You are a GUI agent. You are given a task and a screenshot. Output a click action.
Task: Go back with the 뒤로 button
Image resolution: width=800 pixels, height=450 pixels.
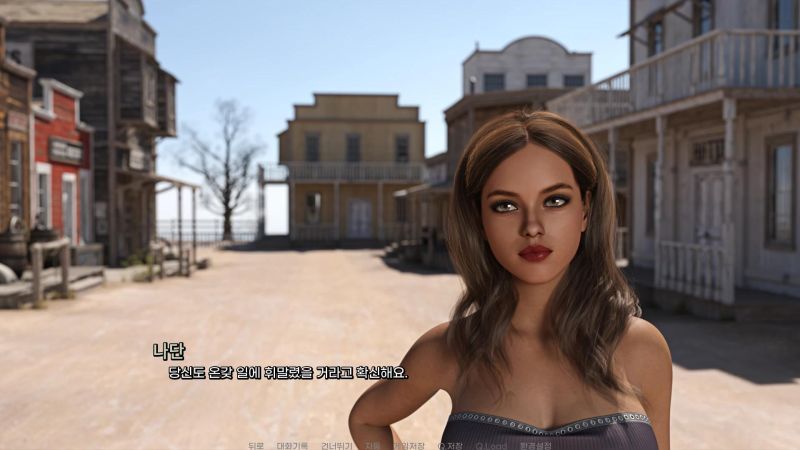(x=256, y=445)
